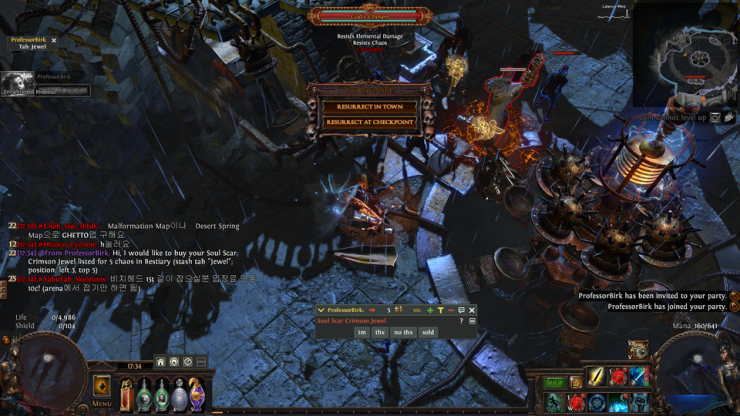740x416 pixels.
Task: Click the green plus invite icon
Action: [x=430, y=310]
